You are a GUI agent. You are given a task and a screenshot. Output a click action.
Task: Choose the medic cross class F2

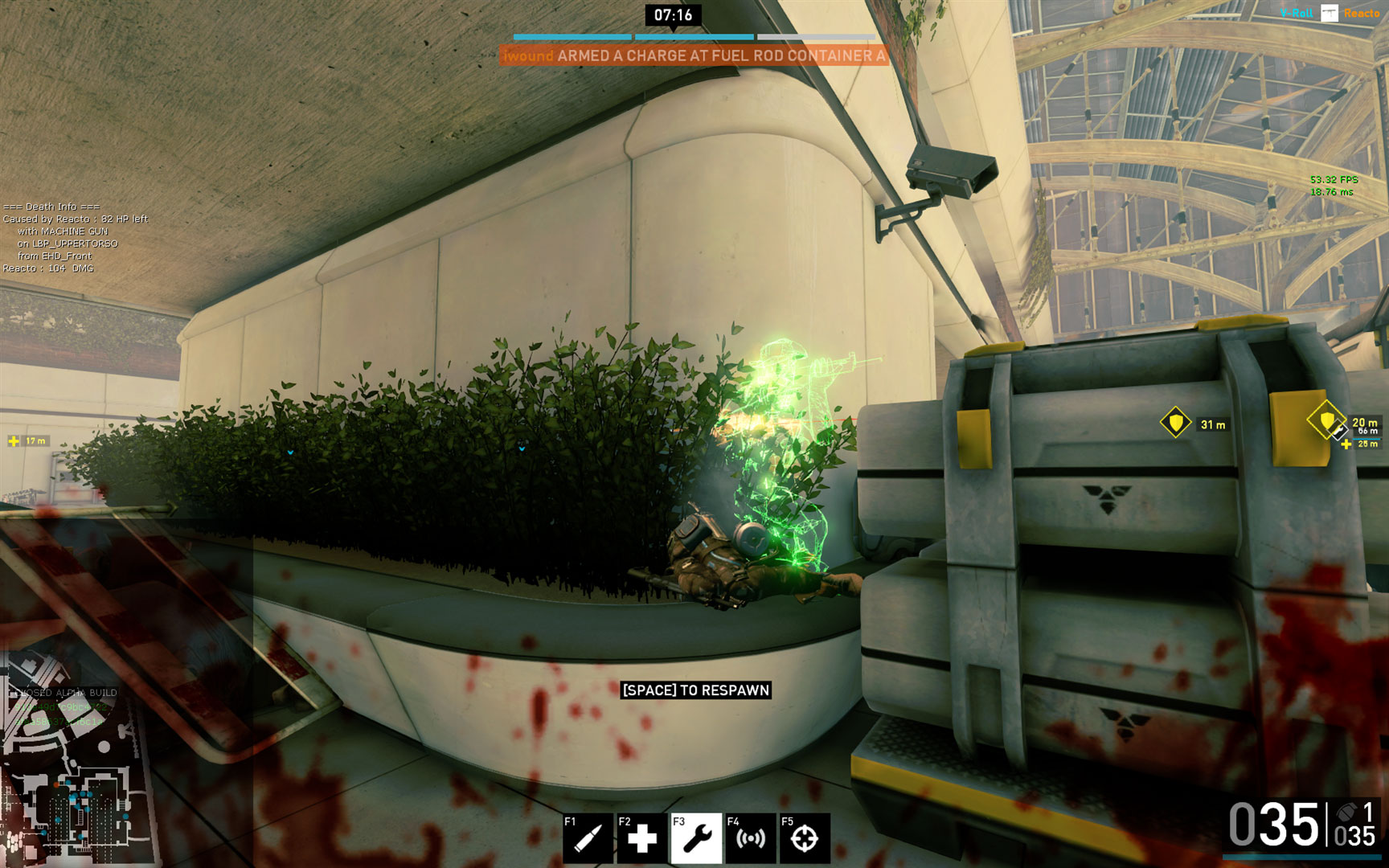point(641,838)
